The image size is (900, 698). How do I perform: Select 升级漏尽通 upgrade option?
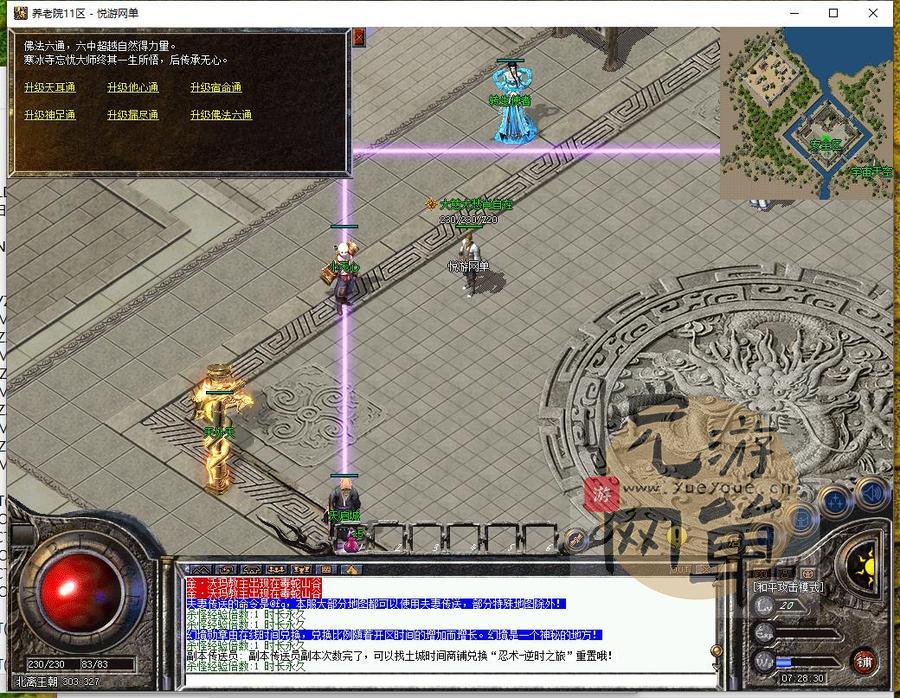[x=132, y=115]
